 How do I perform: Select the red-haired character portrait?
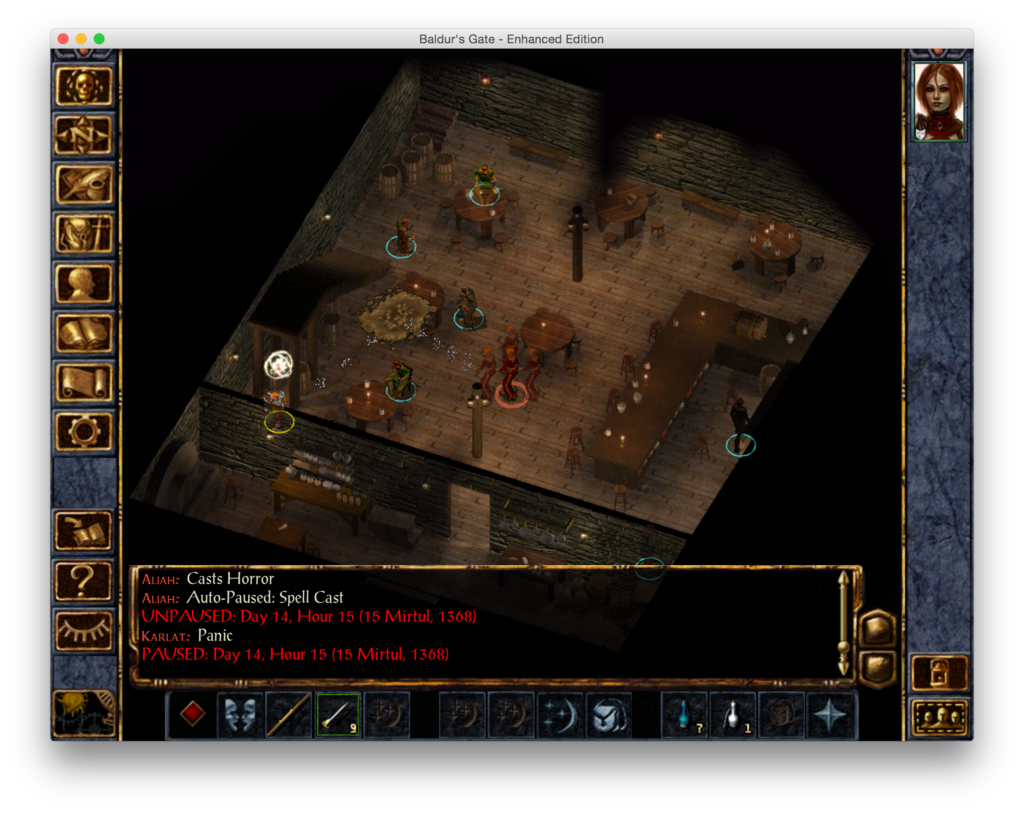[x=939, y=101]
